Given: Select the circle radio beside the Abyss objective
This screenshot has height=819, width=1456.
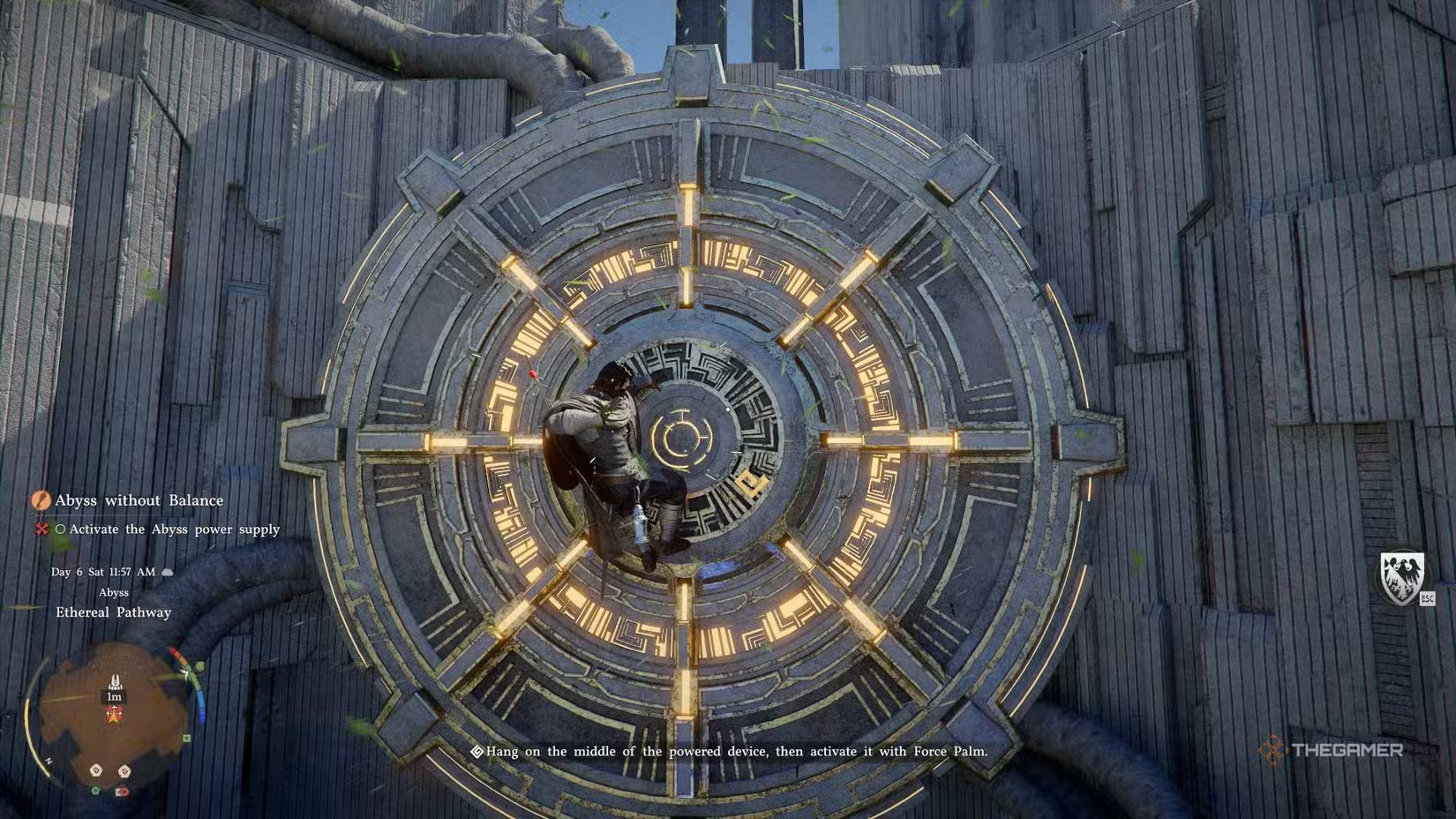Looking at the screenshot, I should point(60,530).
